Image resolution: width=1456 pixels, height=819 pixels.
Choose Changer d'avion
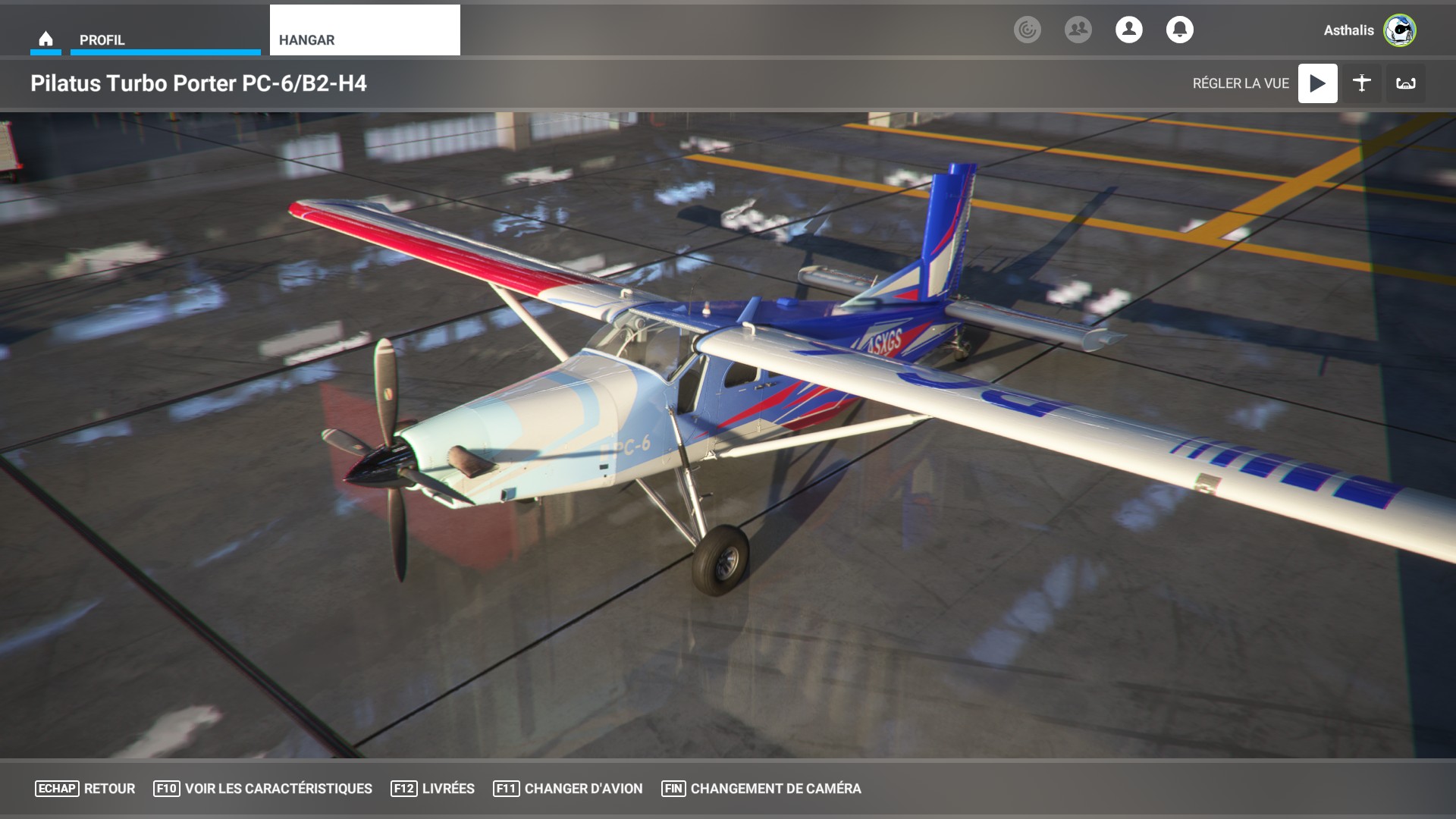coord(567,789)
